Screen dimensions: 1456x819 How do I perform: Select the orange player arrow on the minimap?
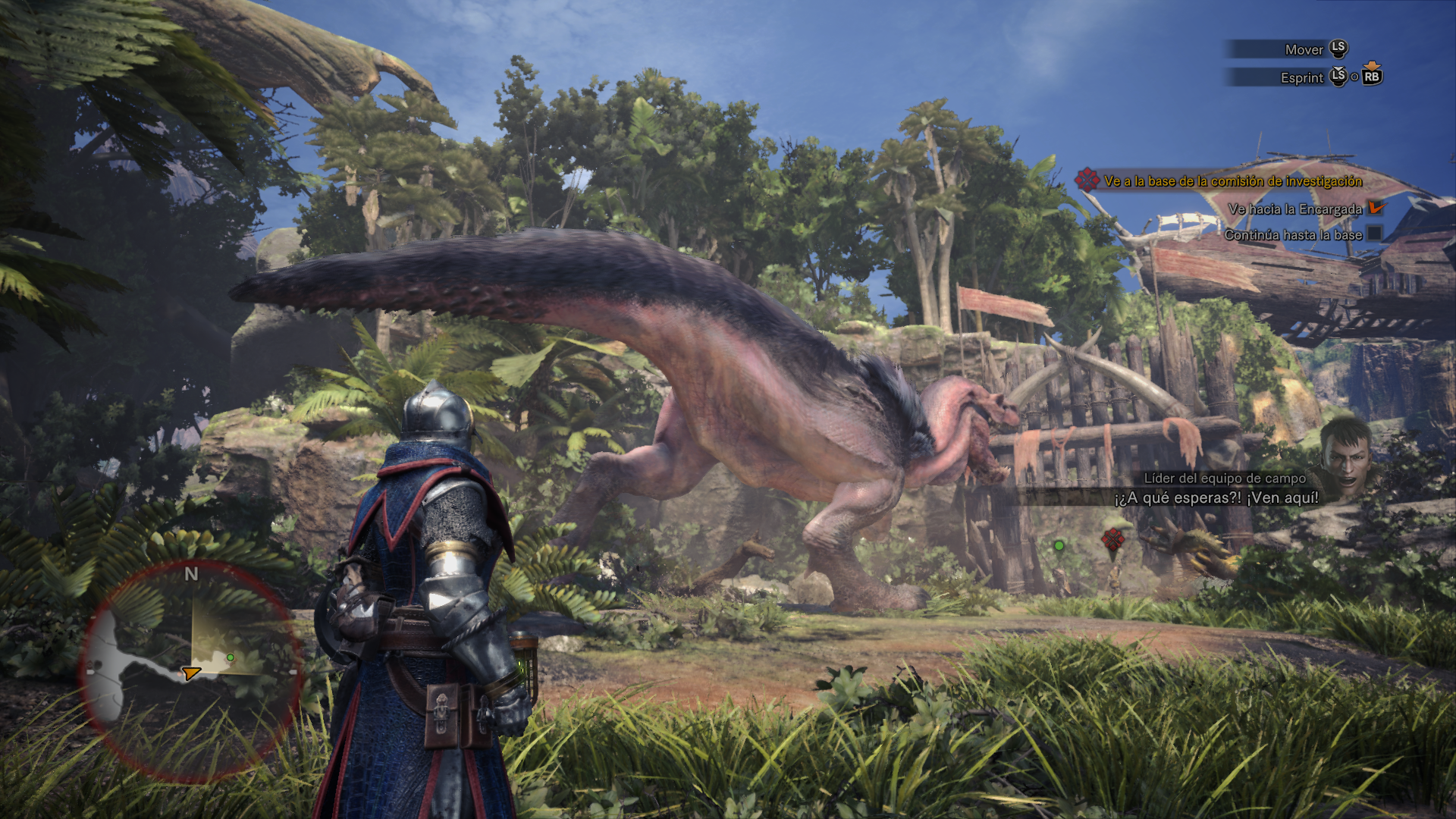tap(190, 673)
